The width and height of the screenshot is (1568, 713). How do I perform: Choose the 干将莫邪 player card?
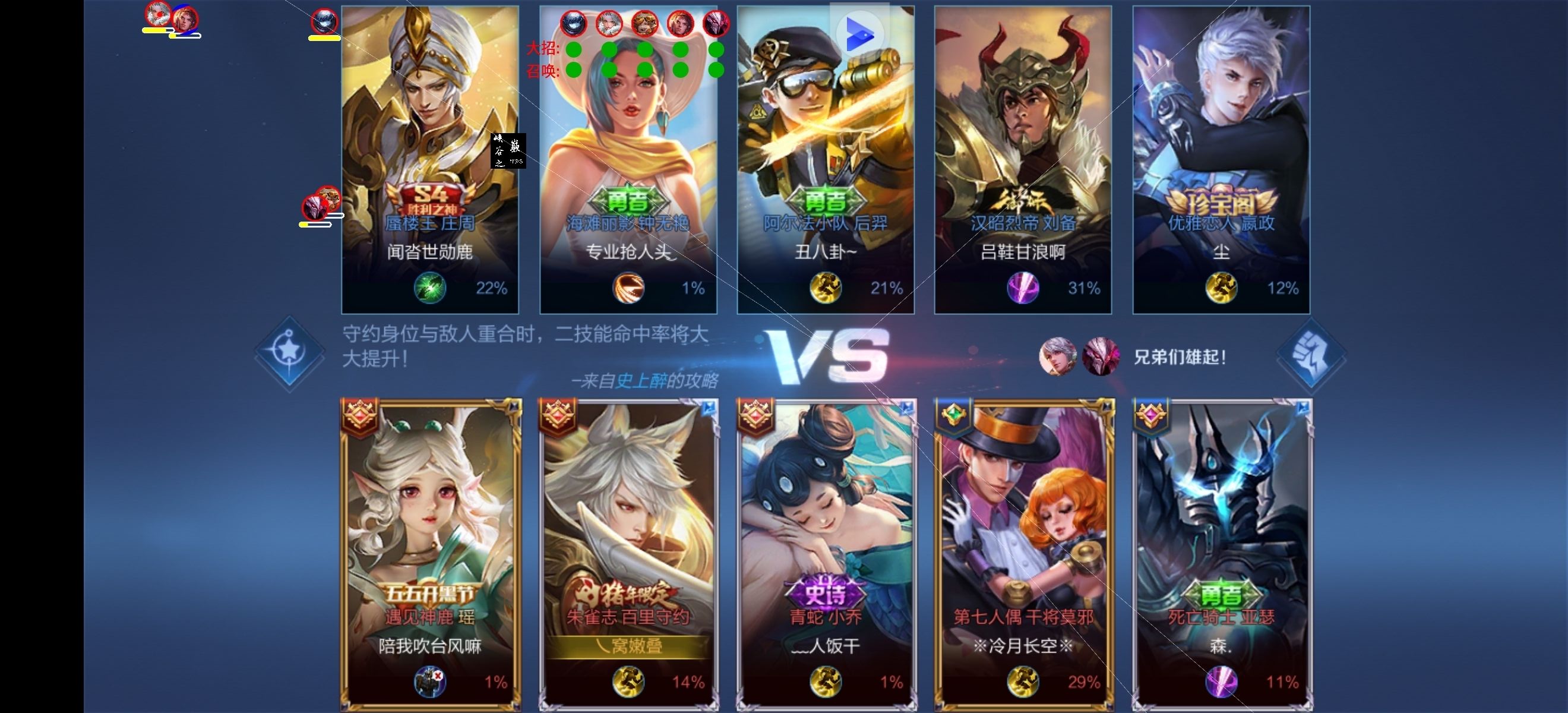pos(1024,554)
